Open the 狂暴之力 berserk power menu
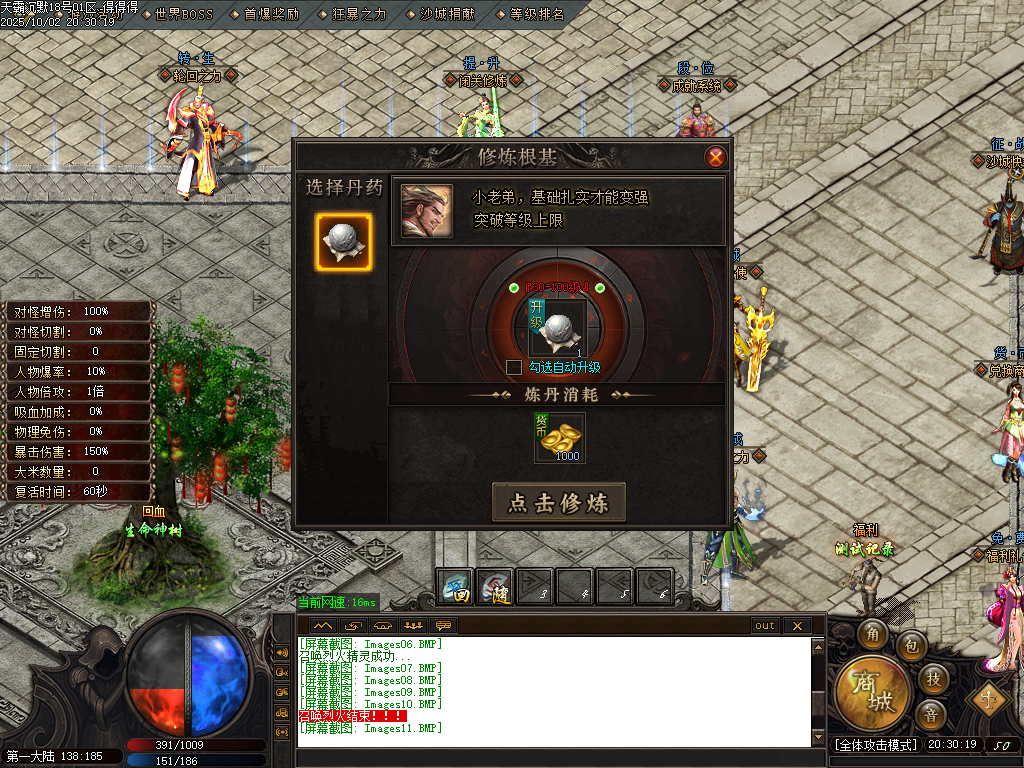 coord(358,14)
